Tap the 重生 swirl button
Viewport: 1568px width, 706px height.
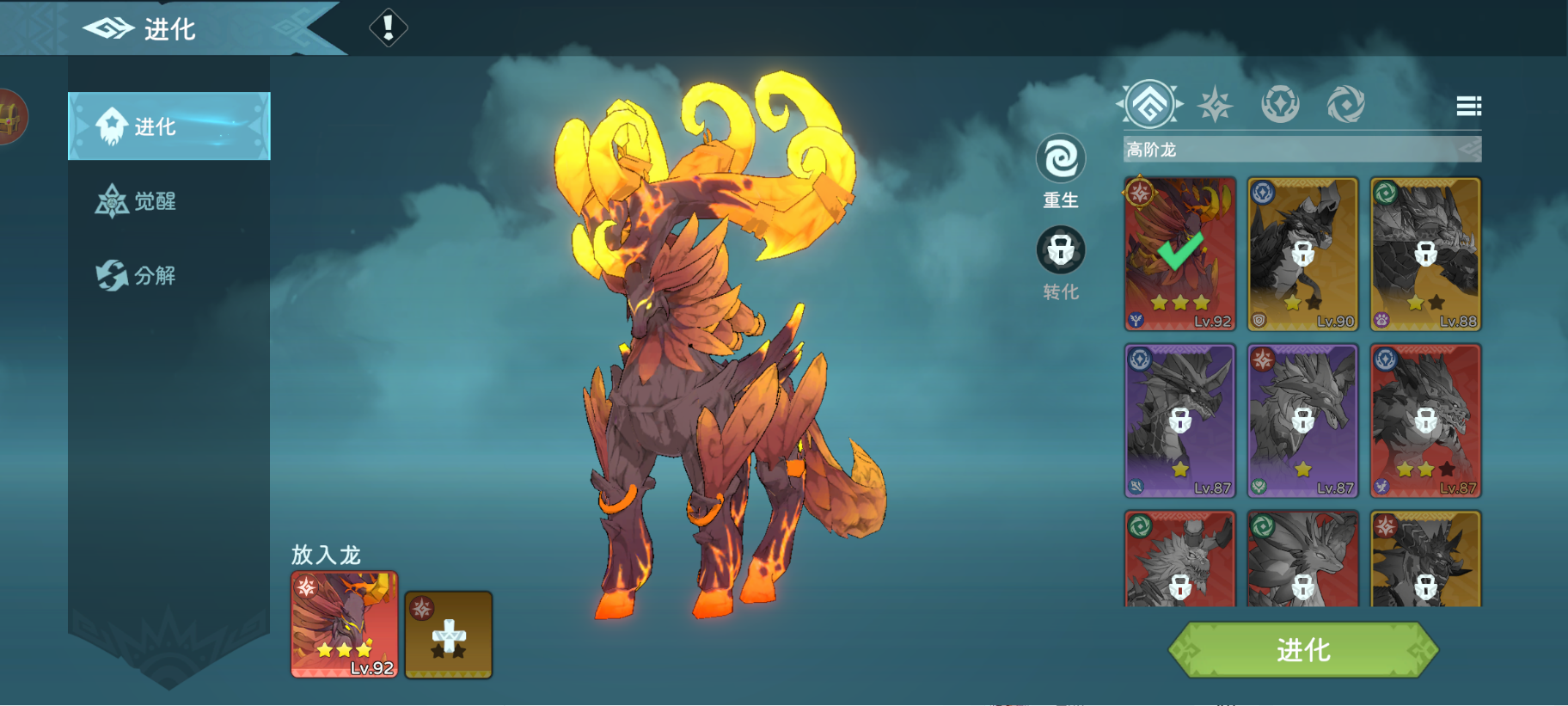tap(1060, 160)
